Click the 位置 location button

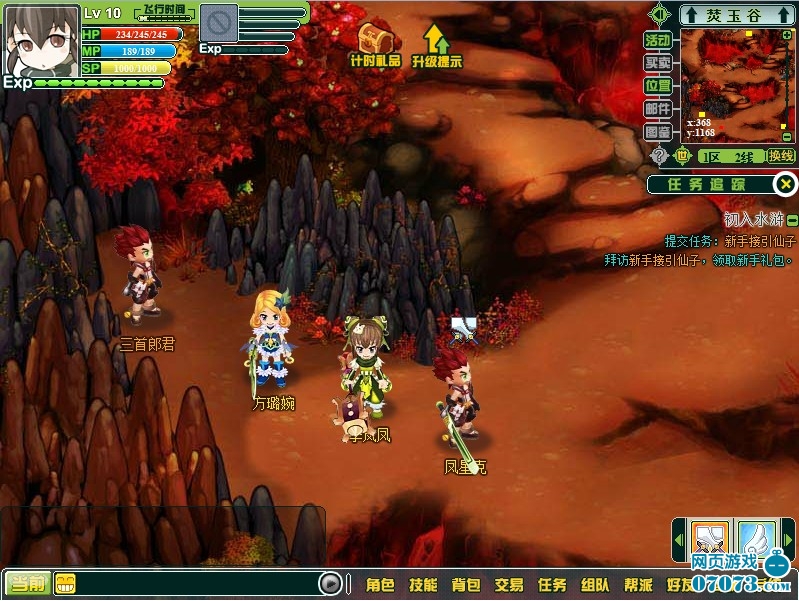click(657, 86)
